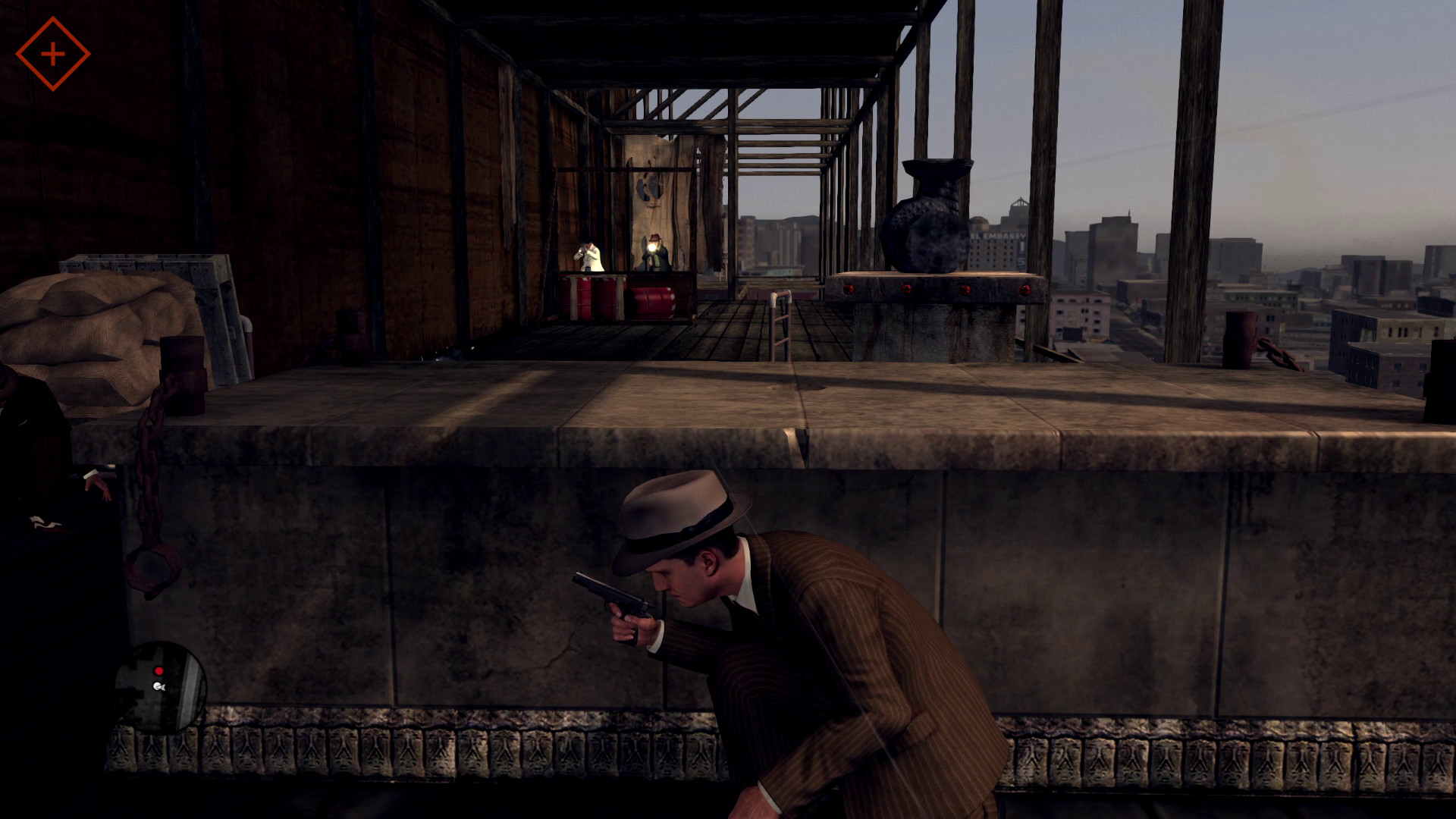Click the red diamond plus icon
Image resolution: width=1456 pixels, height=819 pixels.
52,54
